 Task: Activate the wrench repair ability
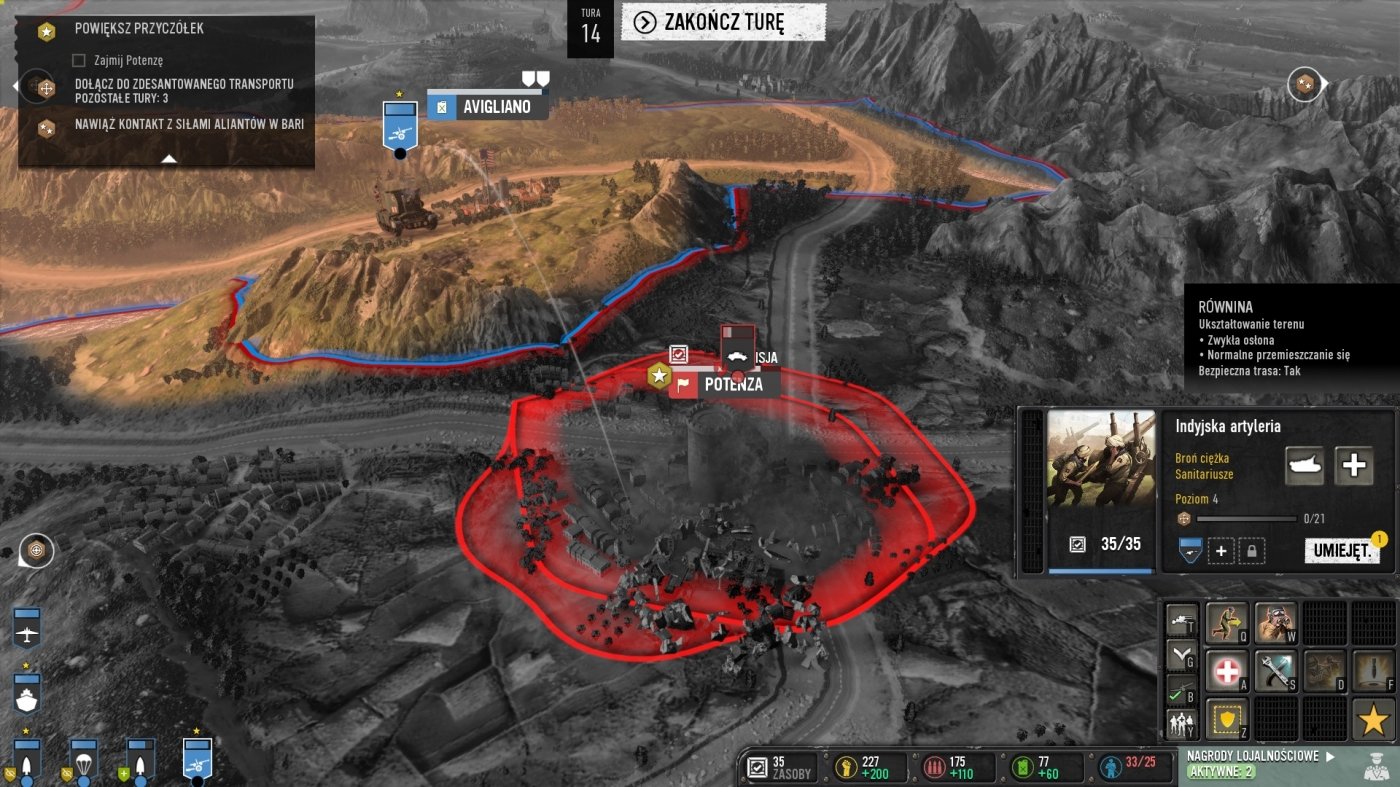coord(1275,671)
